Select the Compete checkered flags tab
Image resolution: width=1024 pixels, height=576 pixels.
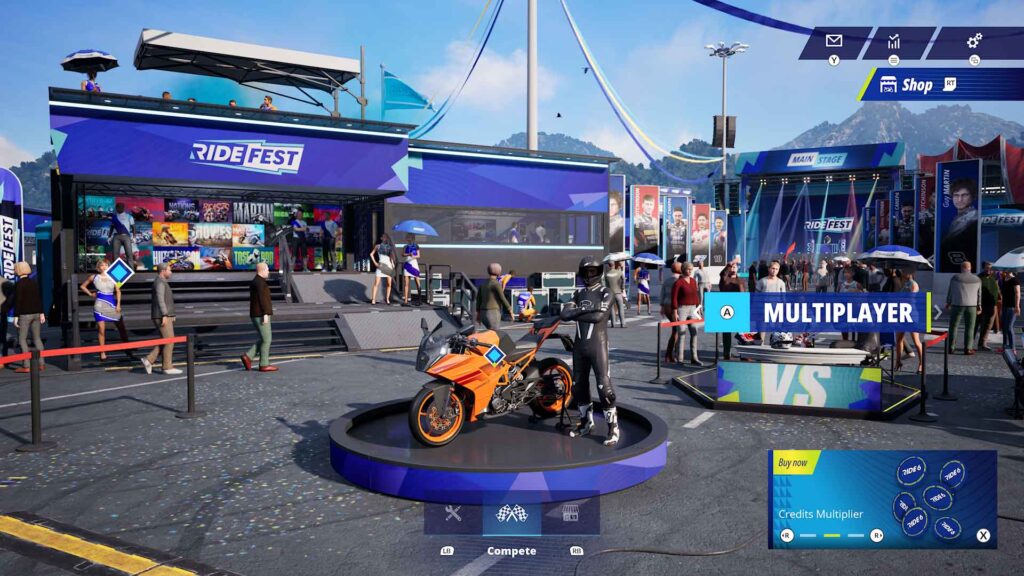[x=511, y=514]
